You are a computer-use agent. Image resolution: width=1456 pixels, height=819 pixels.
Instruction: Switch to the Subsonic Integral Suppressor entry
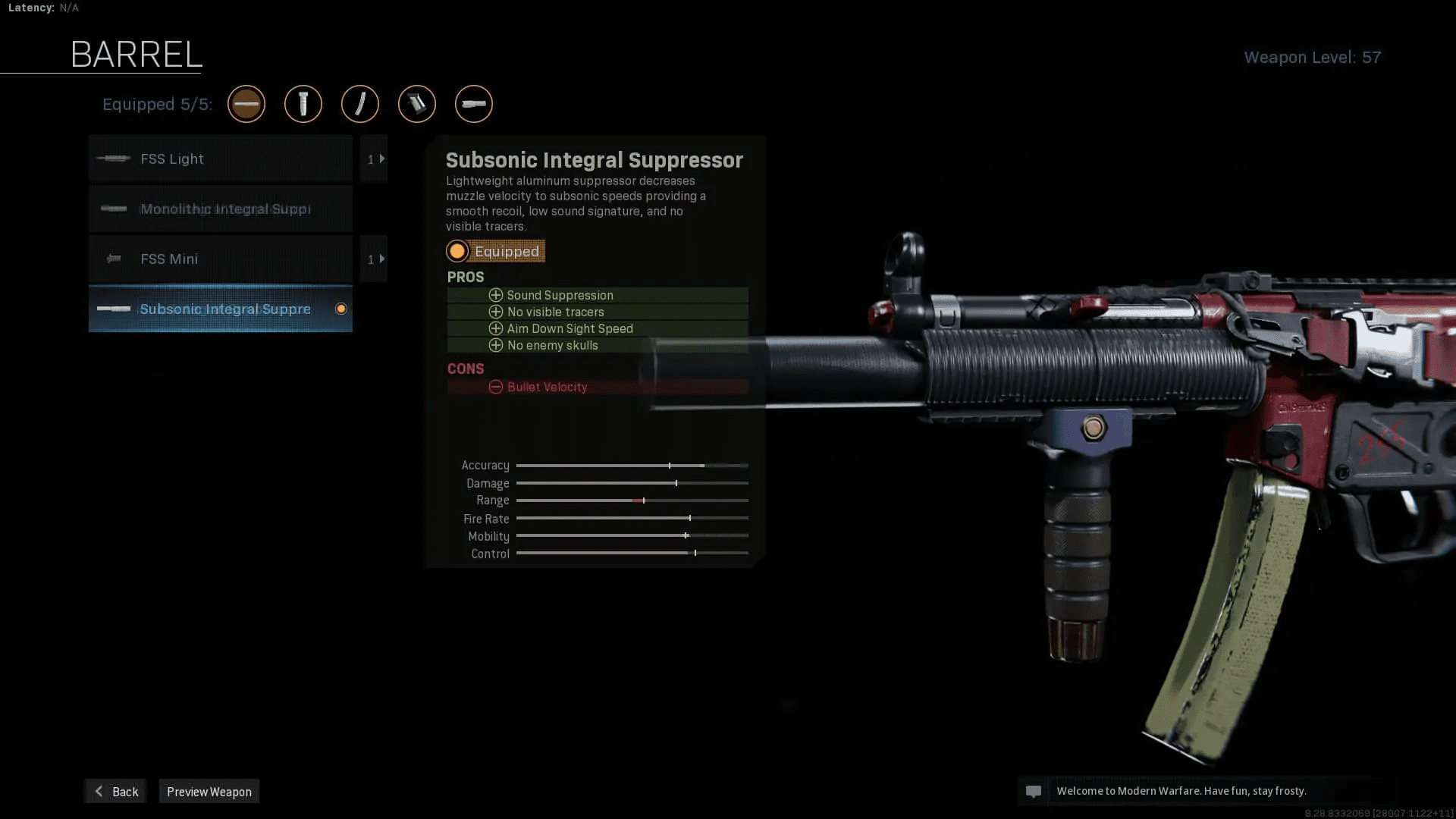tap(220, 309)
